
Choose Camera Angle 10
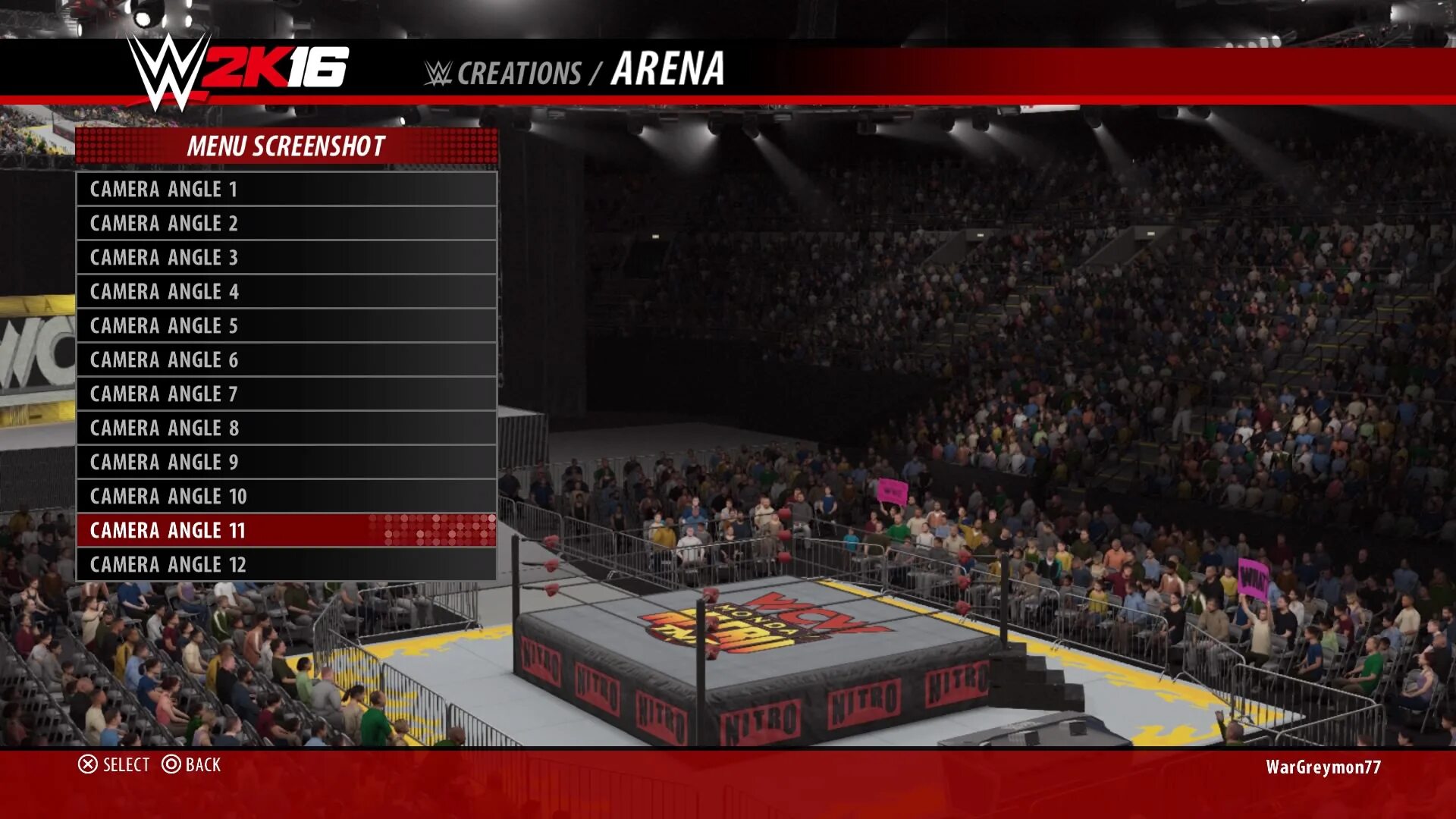tap(286, 496)
